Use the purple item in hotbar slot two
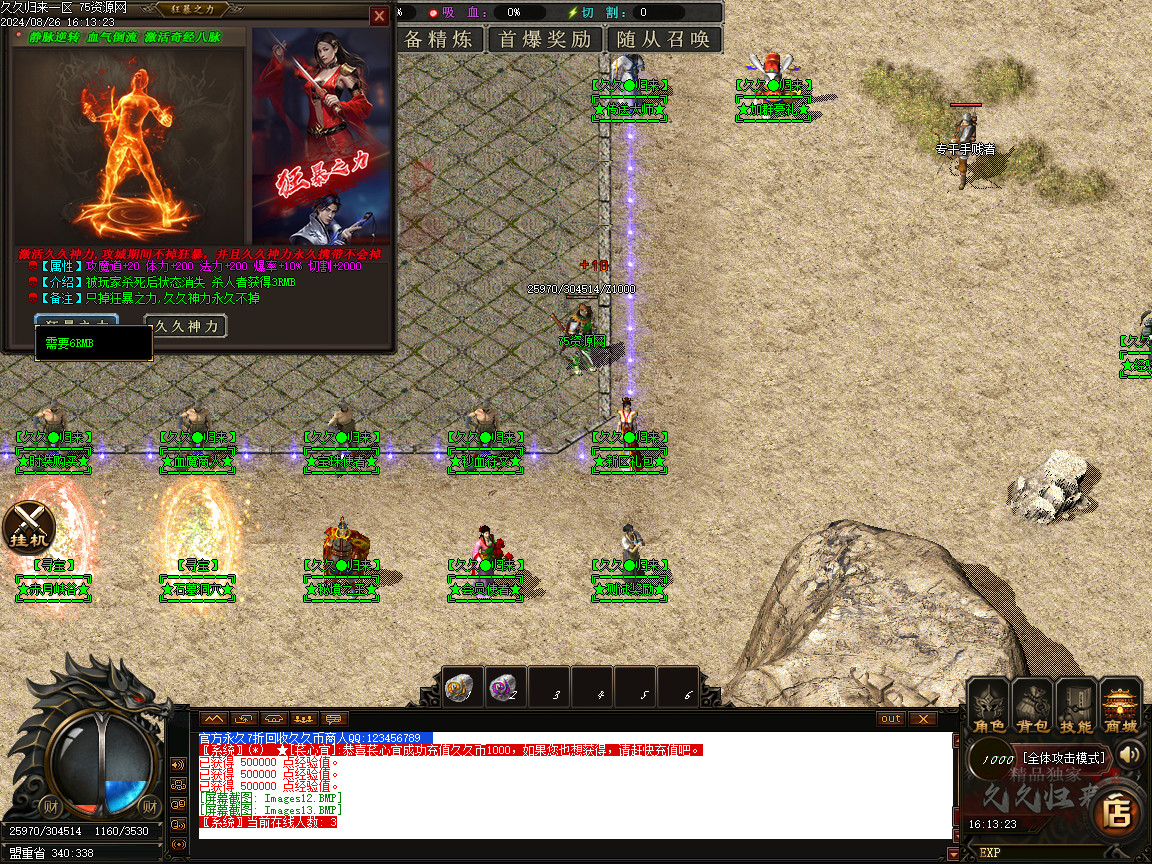This screenshot has height=864, width=1152. pos(504,688)
